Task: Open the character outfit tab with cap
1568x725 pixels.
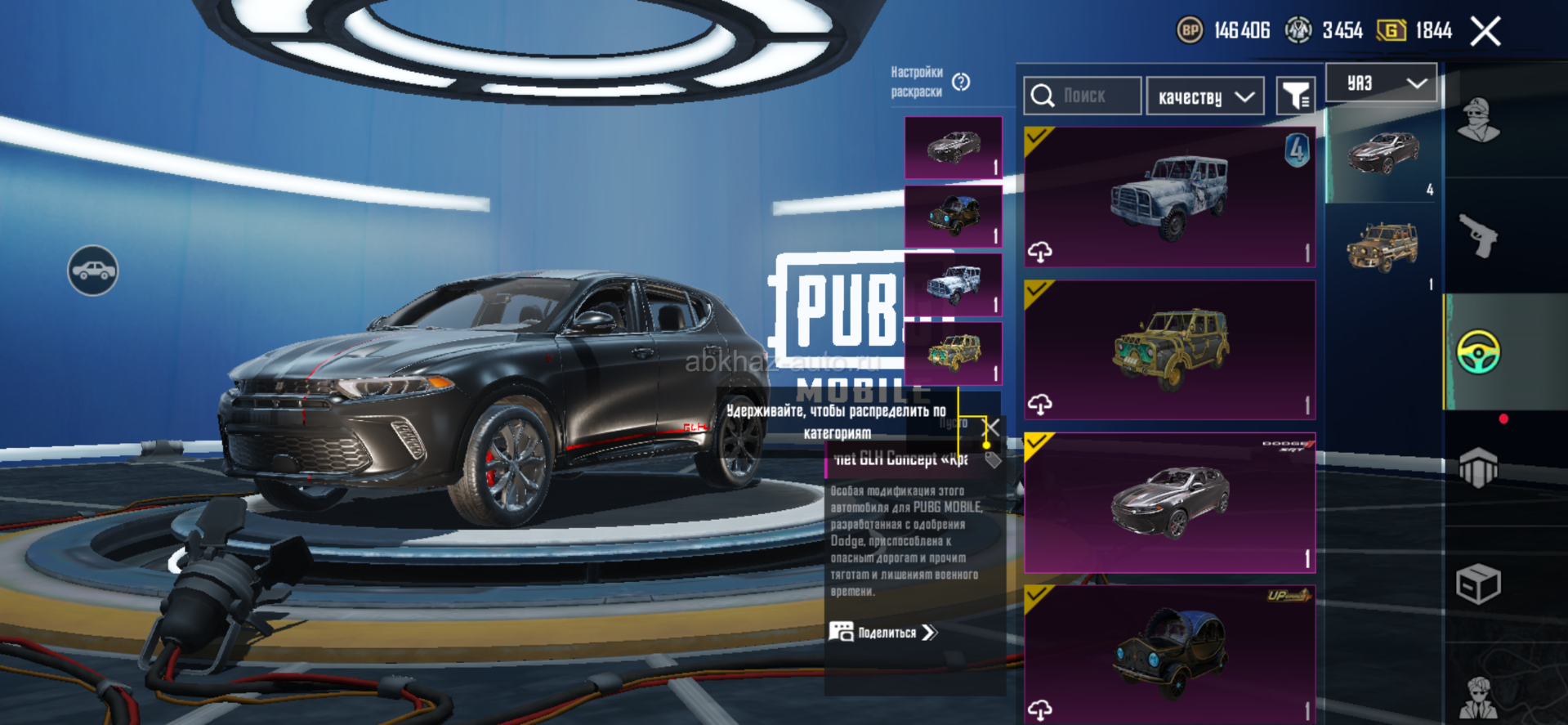Action: point(1478,120)
